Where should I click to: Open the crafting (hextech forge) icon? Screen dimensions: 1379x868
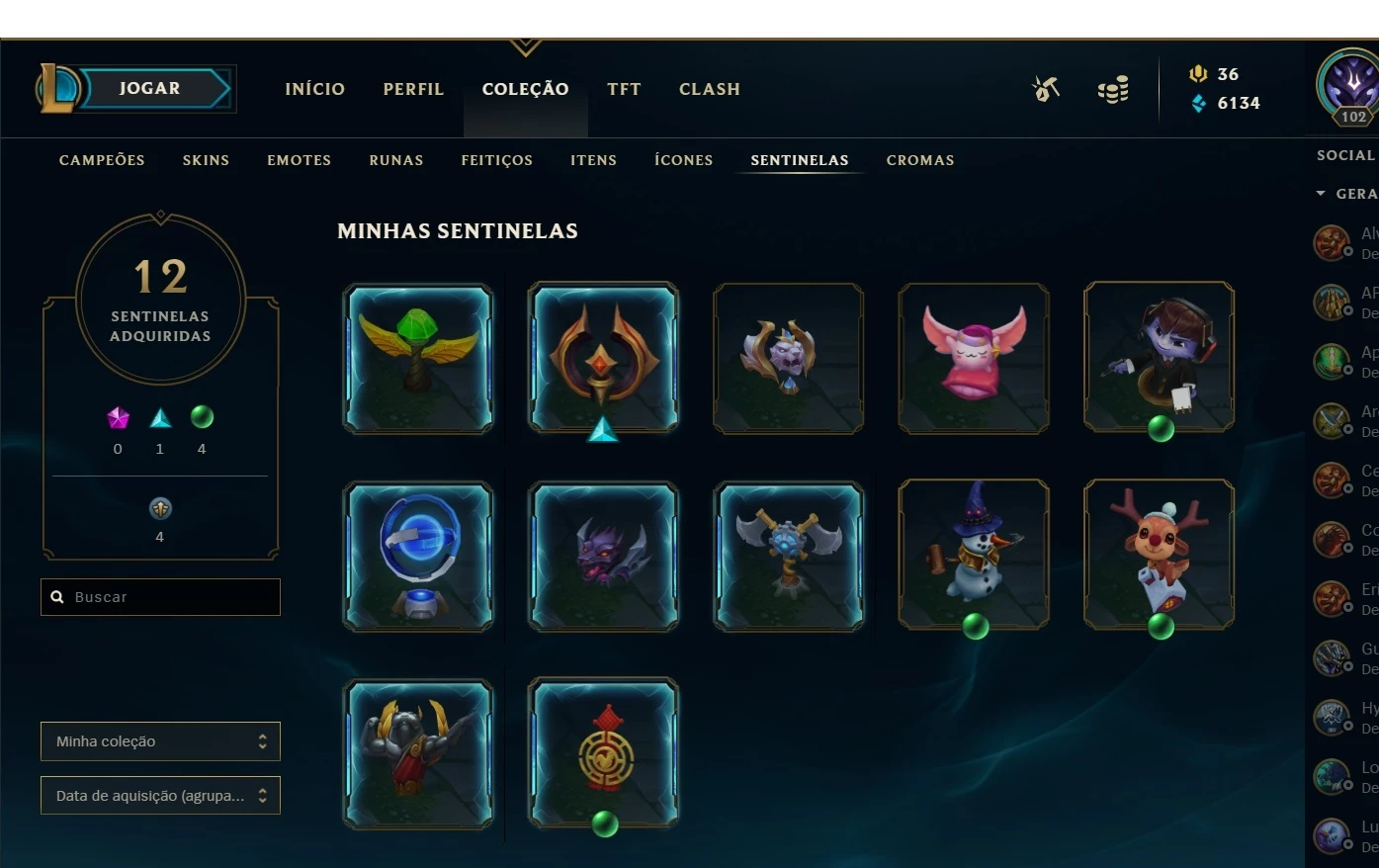[1045, 88]
